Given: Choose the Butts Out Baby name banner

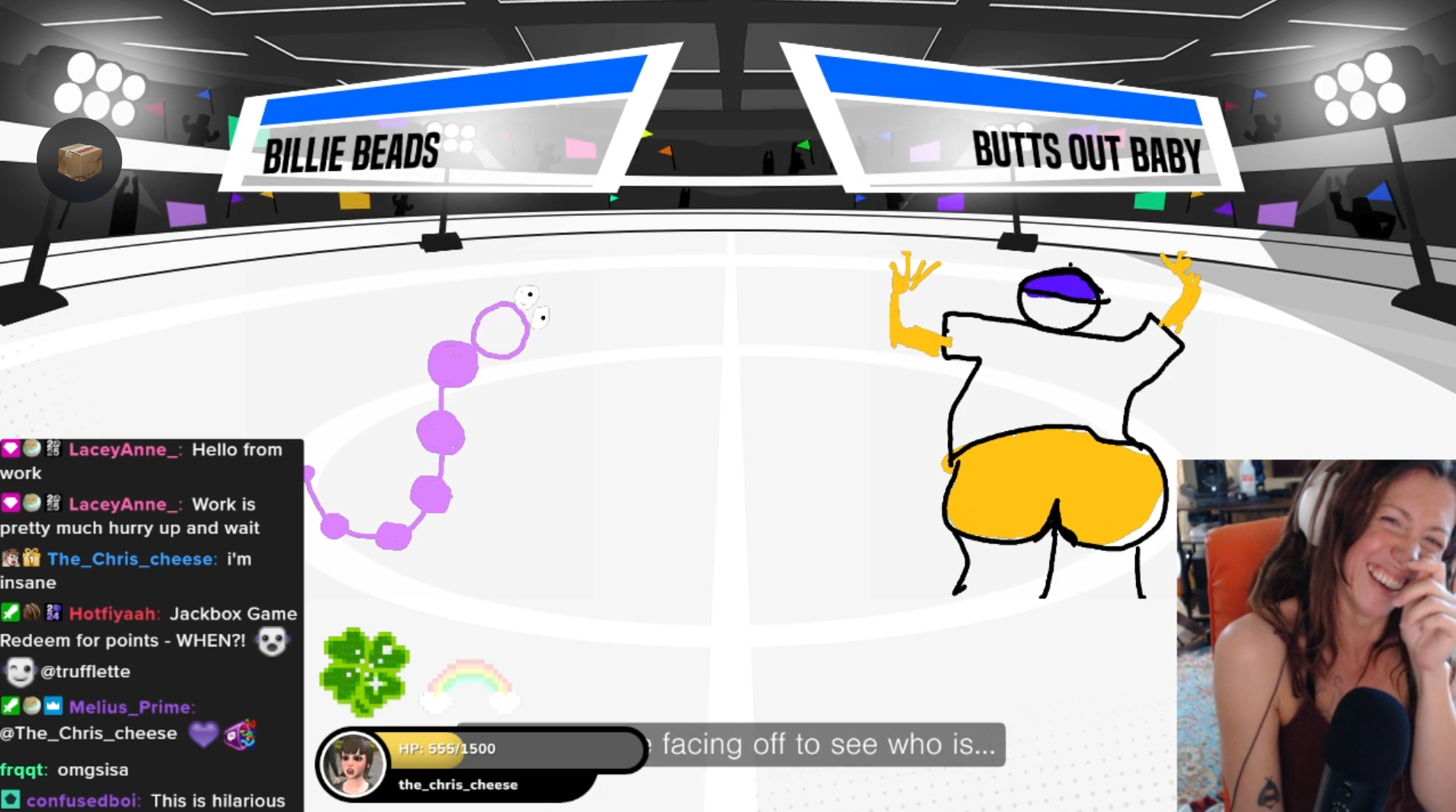Looking at the screenshot, I should pos(1086,151).
